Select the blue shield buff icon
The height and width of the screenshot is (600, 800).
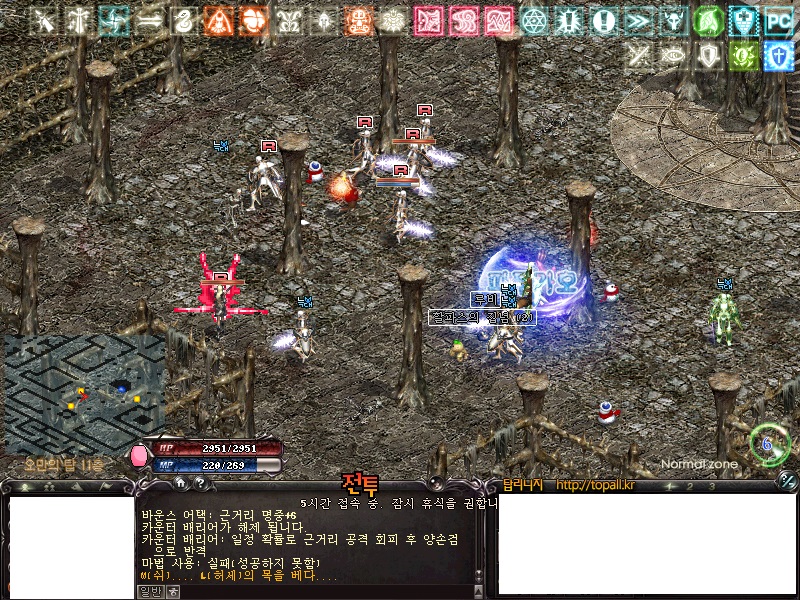tap(777, 56)
